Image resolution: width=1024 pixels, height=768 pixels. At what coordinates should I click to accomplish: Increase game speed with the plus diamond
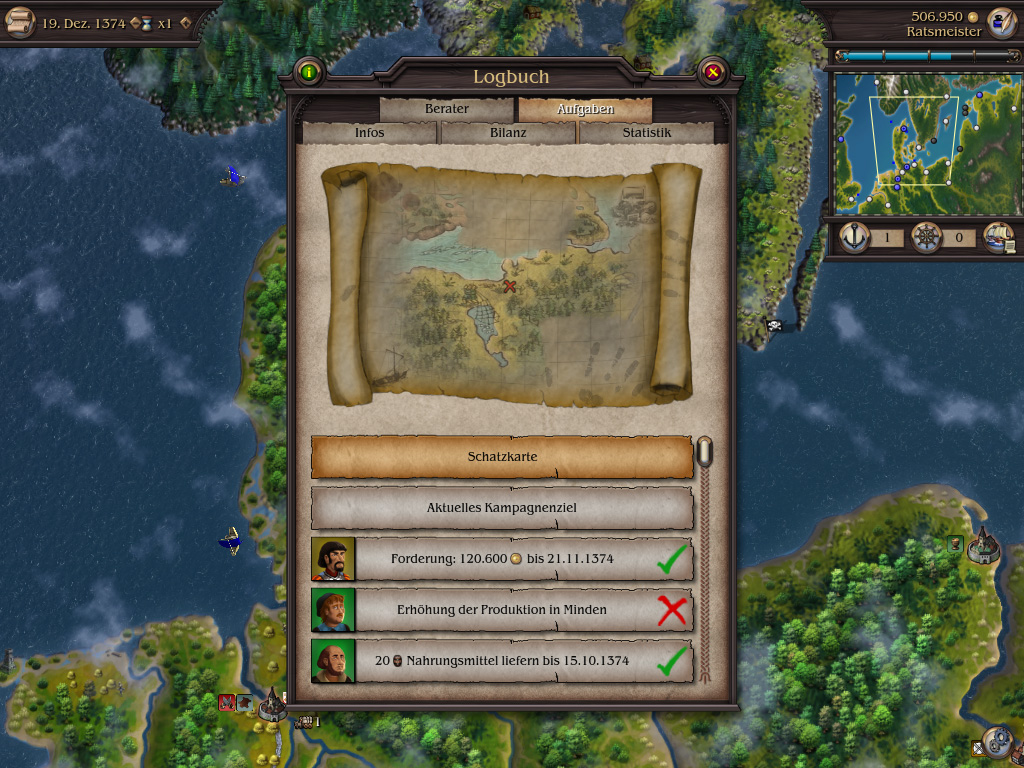coord(185,23)
